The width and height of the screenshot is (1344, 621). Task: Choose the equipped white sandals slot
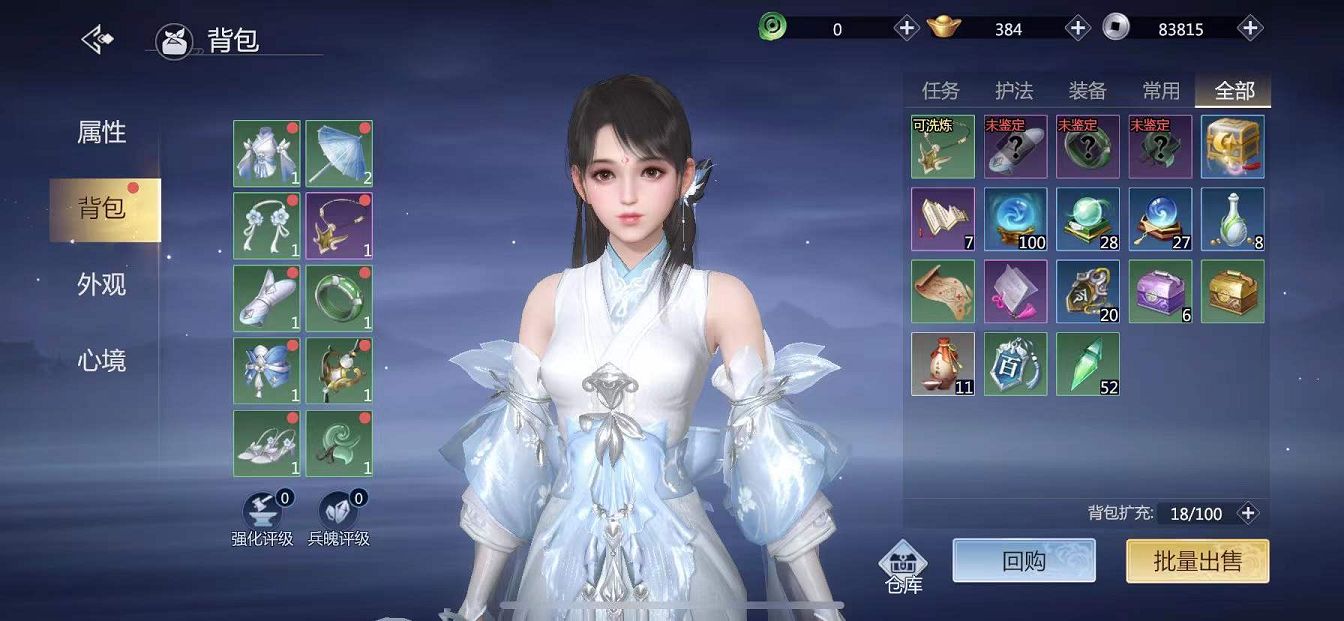267,443
